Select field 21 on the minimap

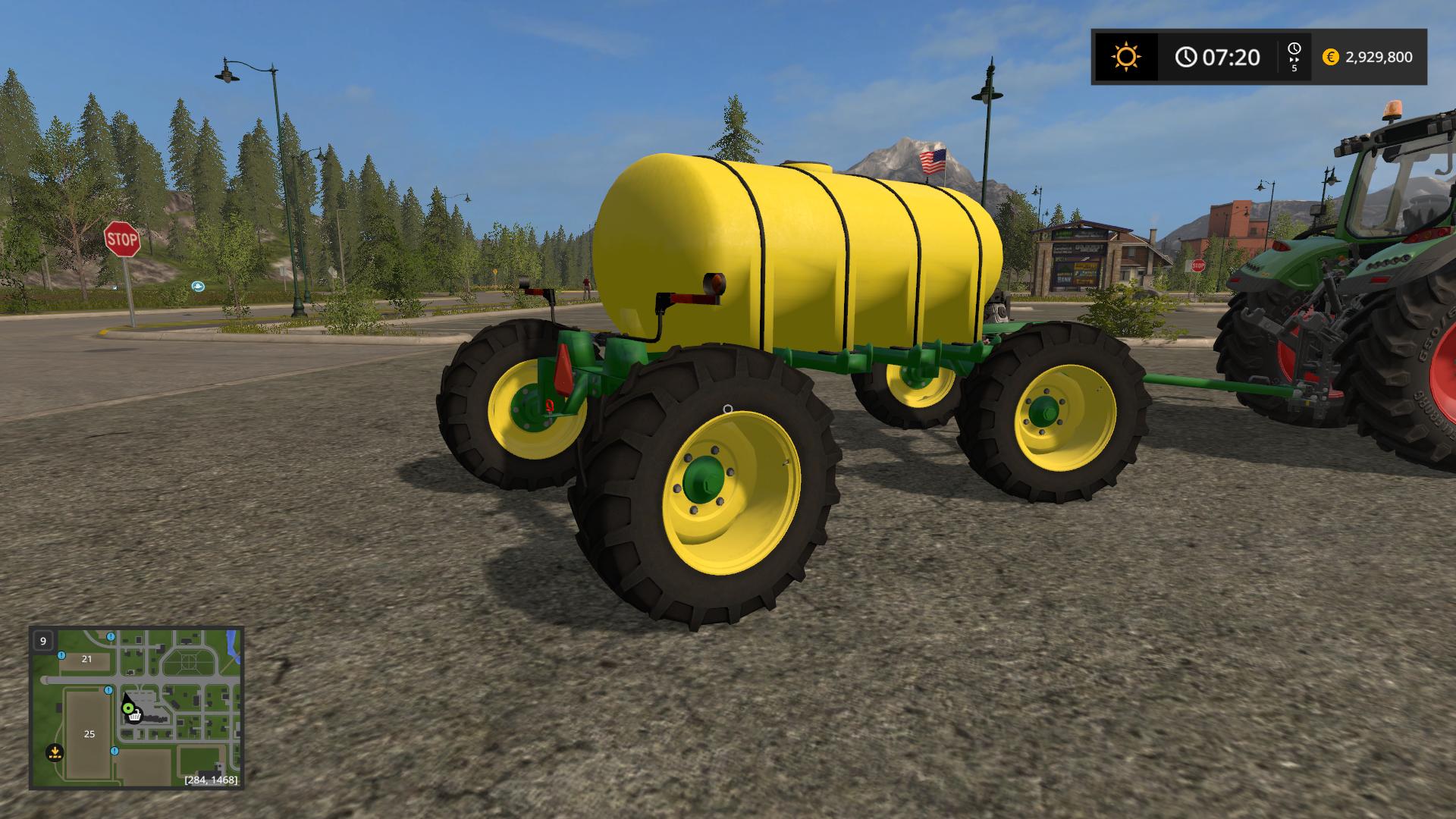[86, 659]
